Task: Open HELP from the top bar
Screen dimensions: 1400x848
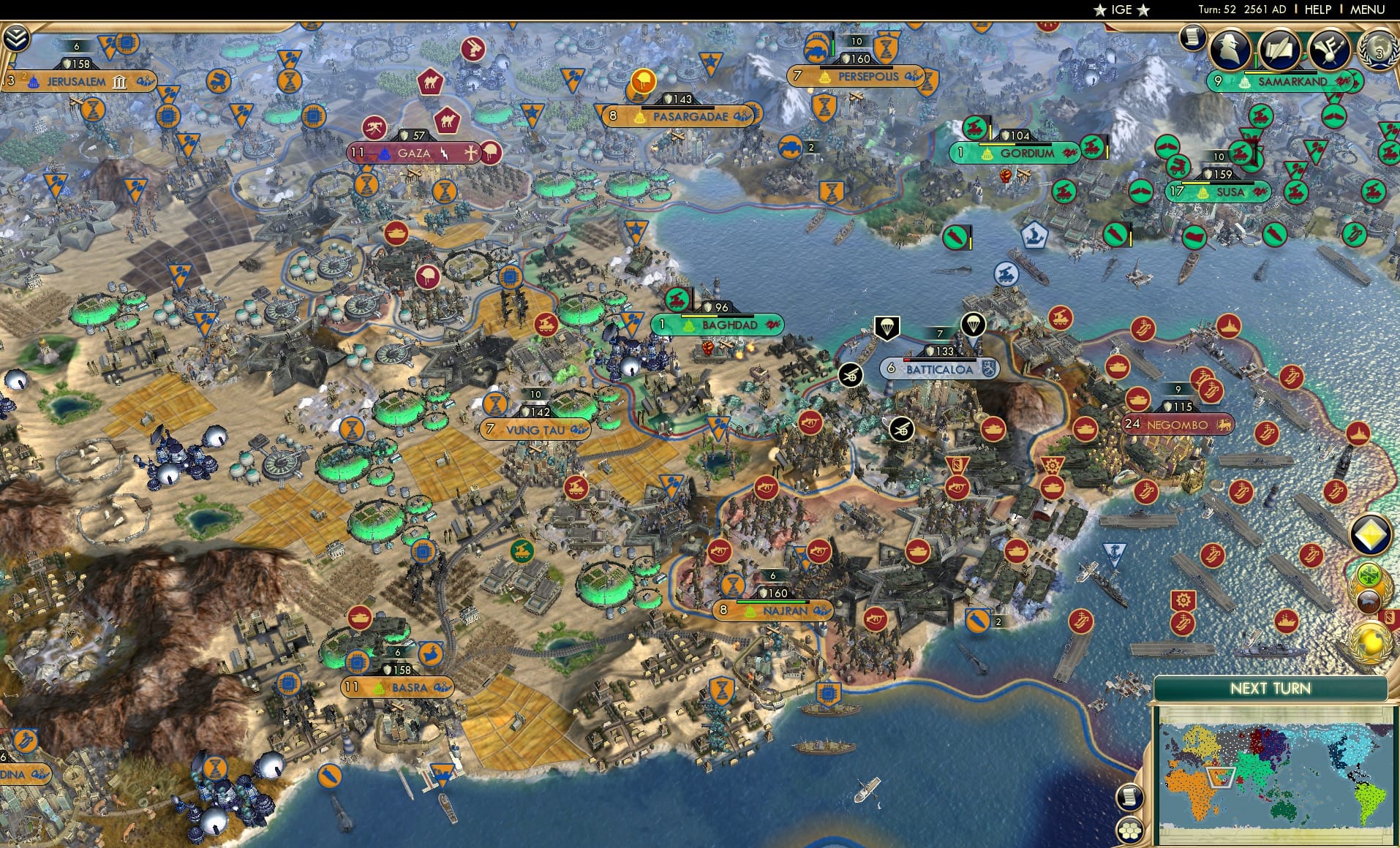Action: tap(1317, 10)
